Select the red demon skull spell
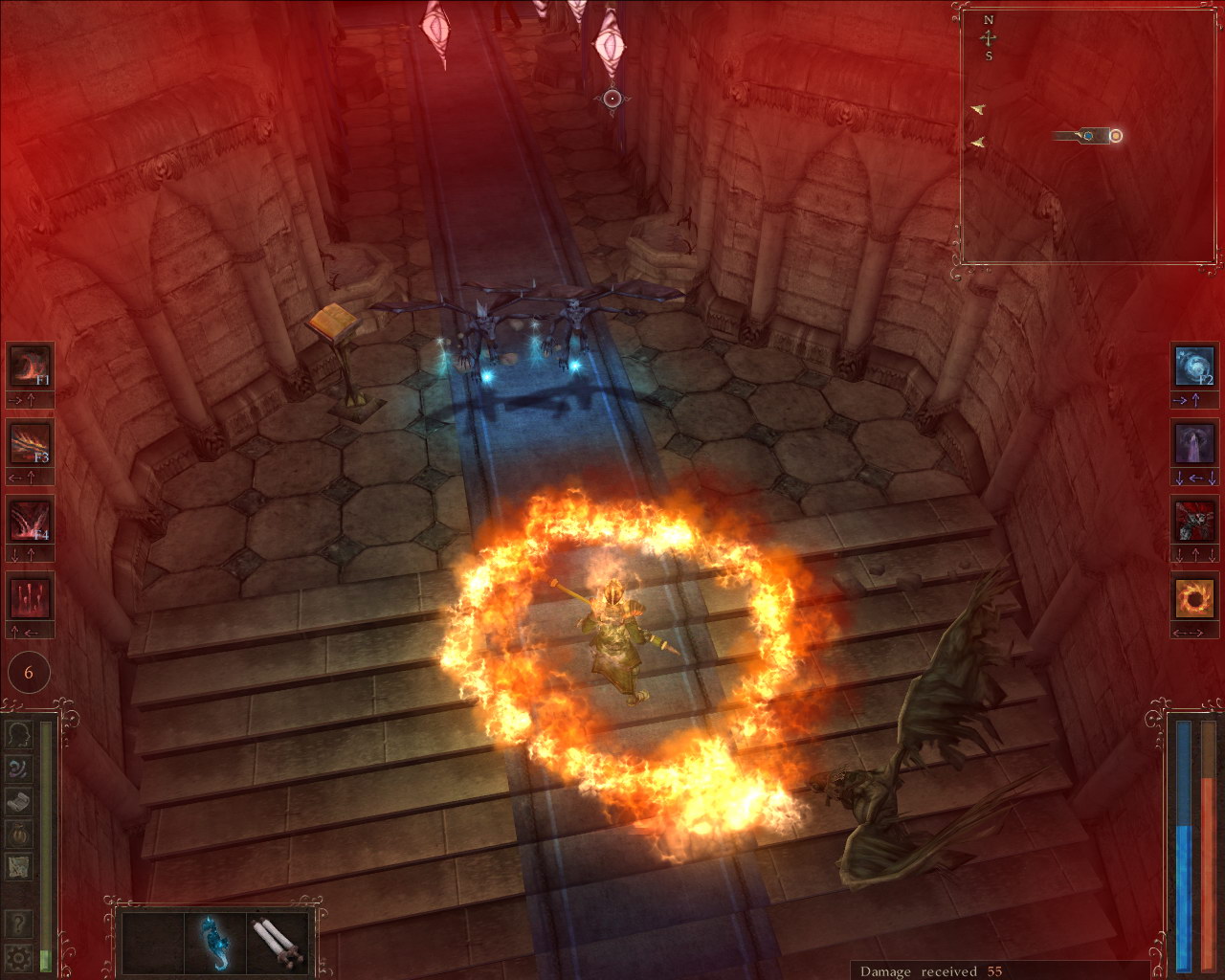The image size is (1225, 980). pos(1194,522)
